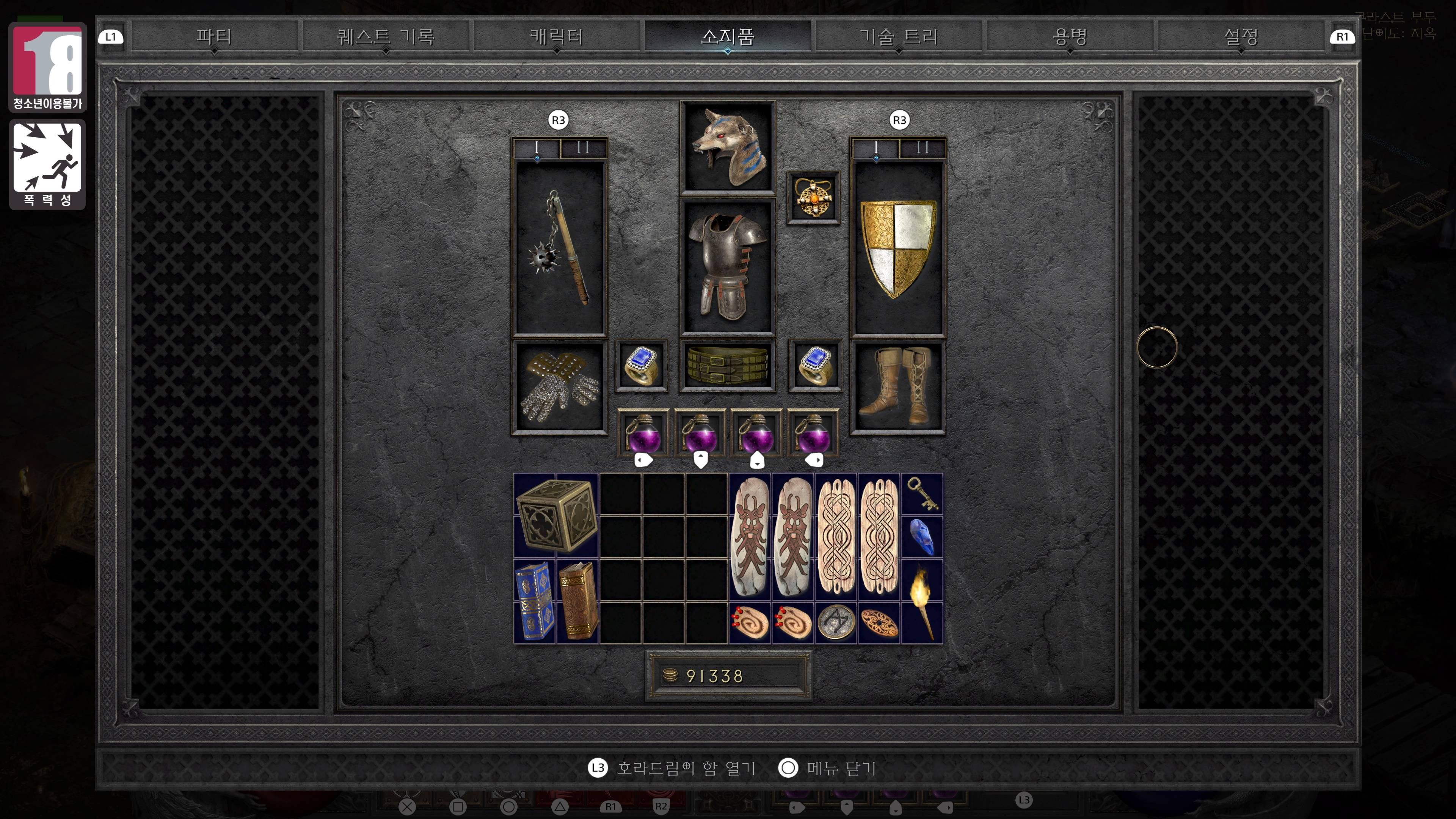Open the 기술 트리 tab

point(898,37)
